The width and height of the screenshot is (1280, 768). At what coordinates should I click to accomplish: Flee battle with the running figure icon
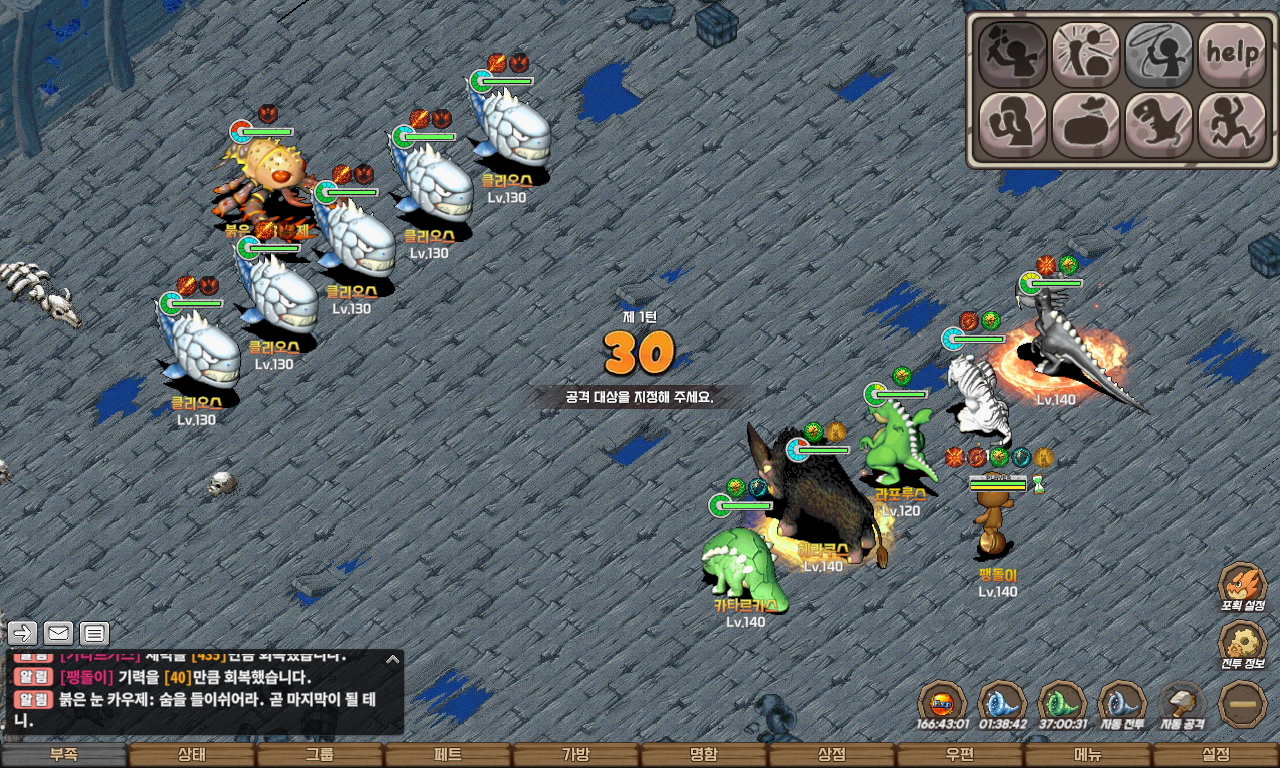tap(1232, 125)
